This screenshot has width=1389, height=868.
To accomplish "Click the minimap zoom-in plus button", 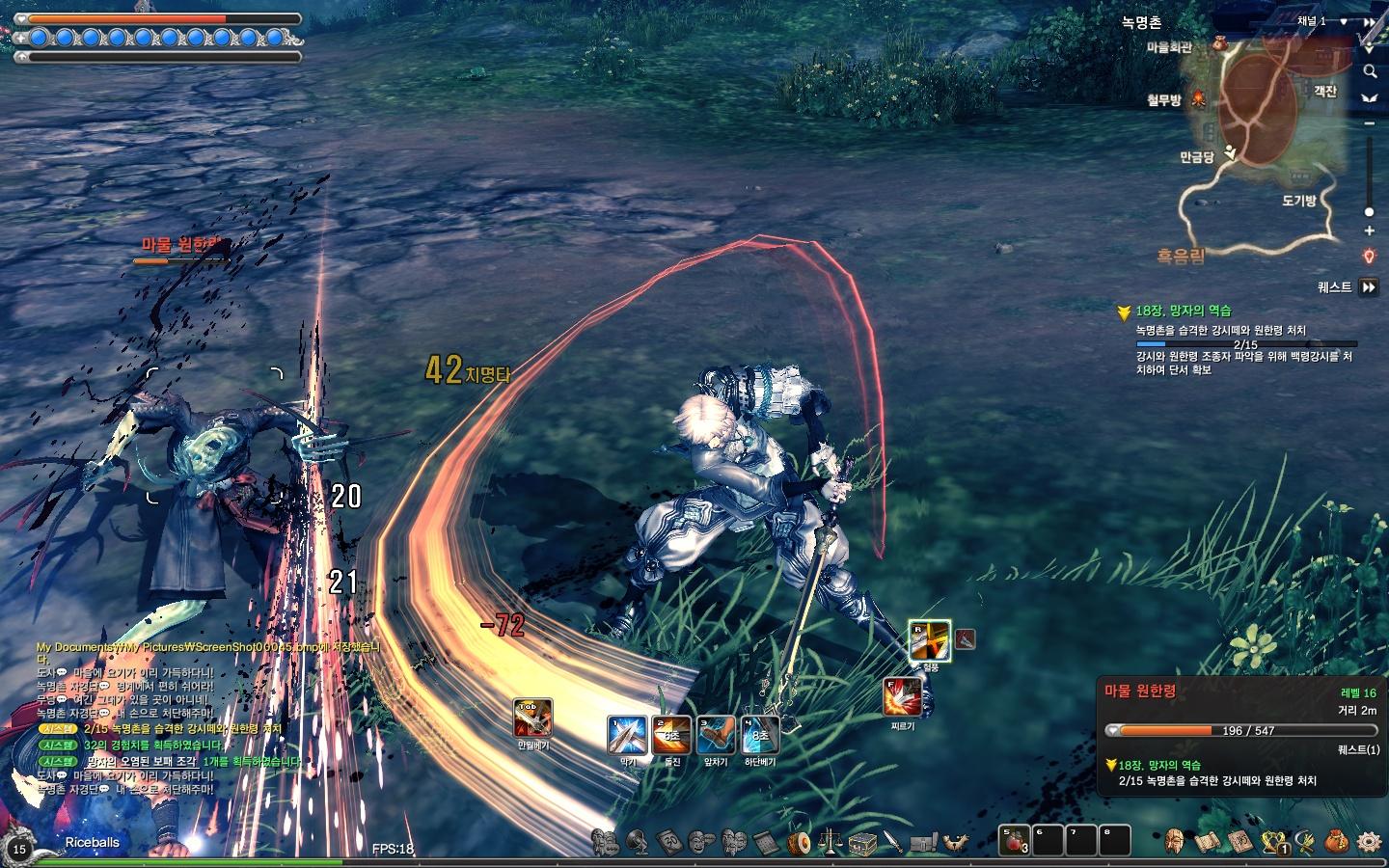I will pos(1369,231).
